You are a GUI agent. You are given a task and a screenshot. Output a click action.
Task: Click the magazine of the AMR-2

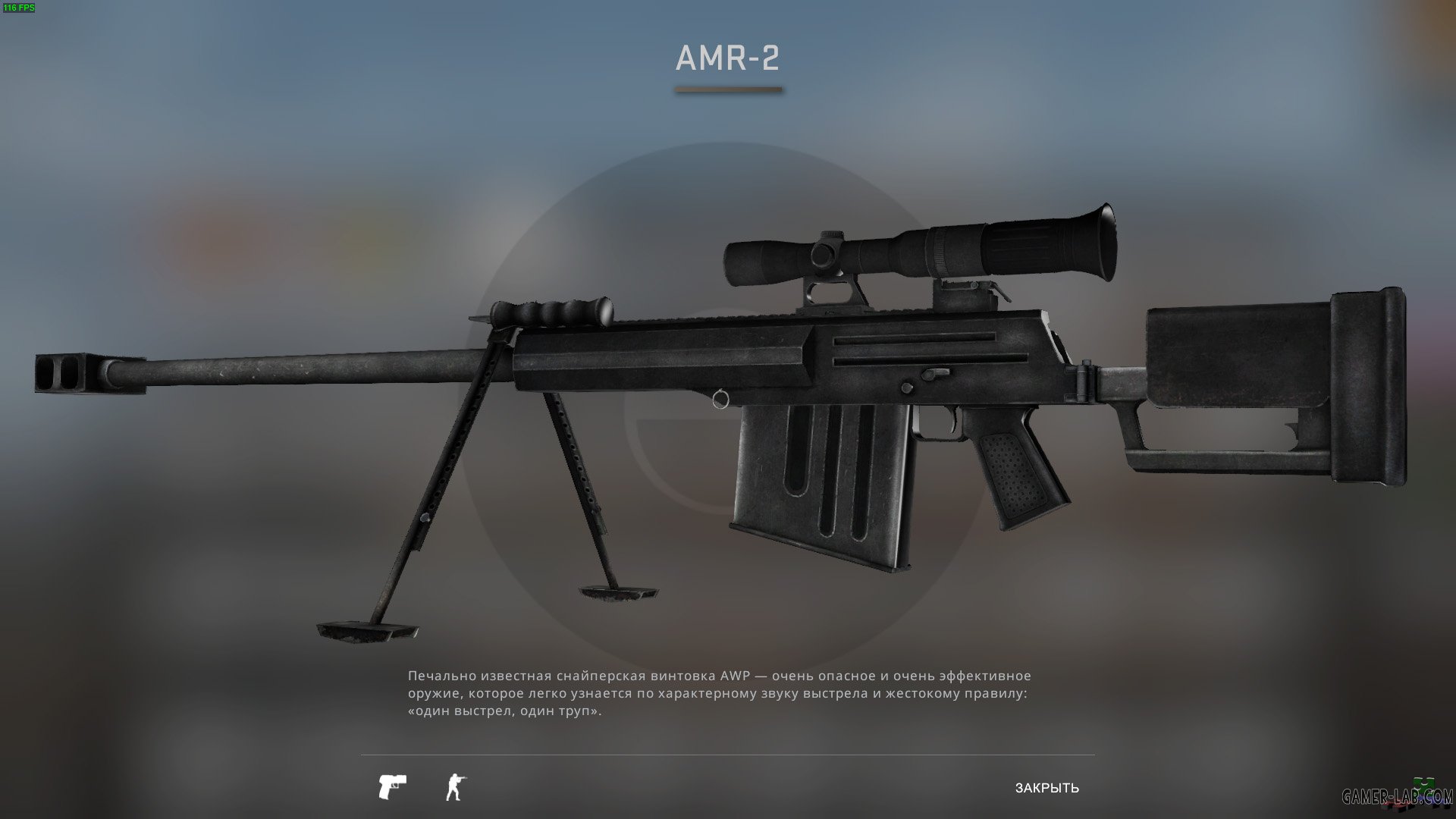point(819,485)
